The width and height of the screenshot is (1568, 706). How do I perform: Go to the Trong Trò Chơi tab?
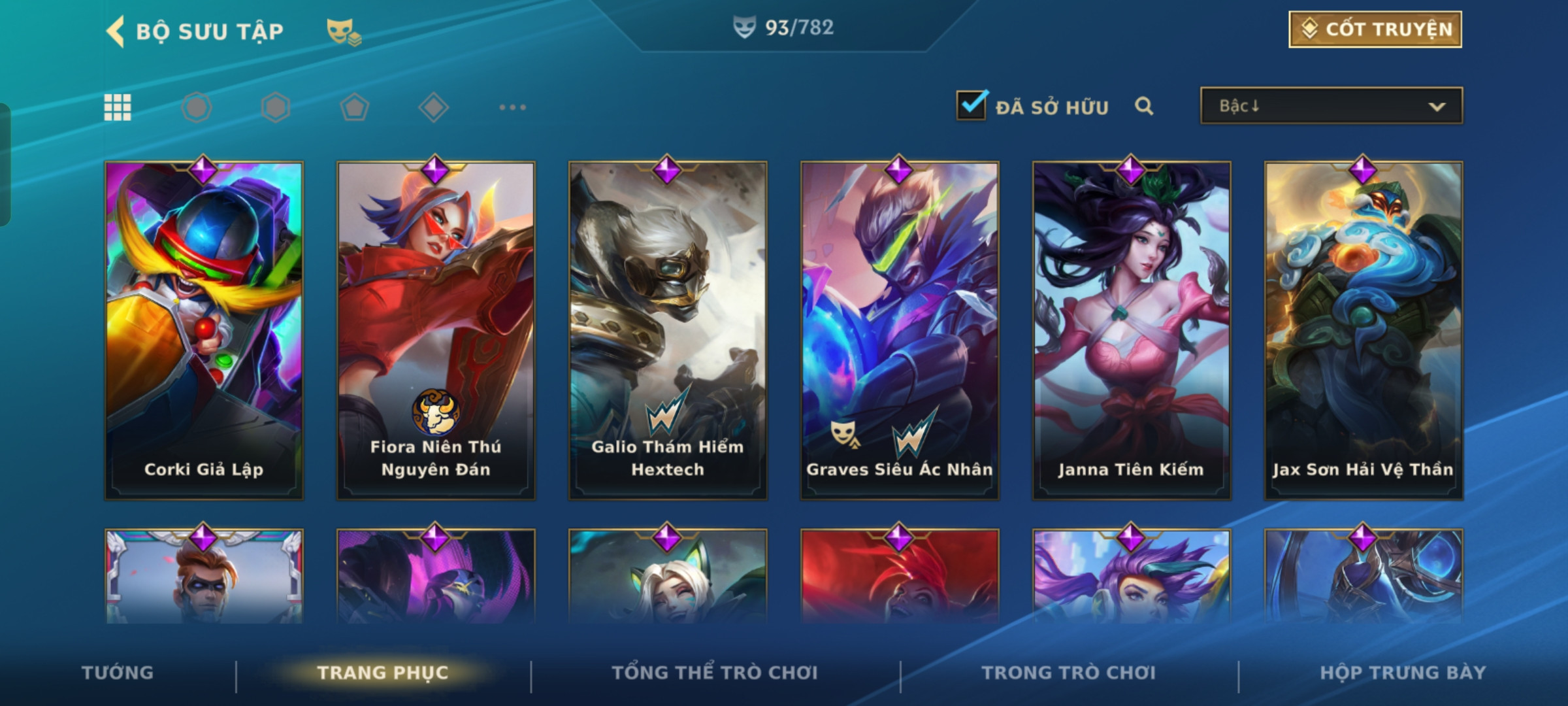point(1068,673)
